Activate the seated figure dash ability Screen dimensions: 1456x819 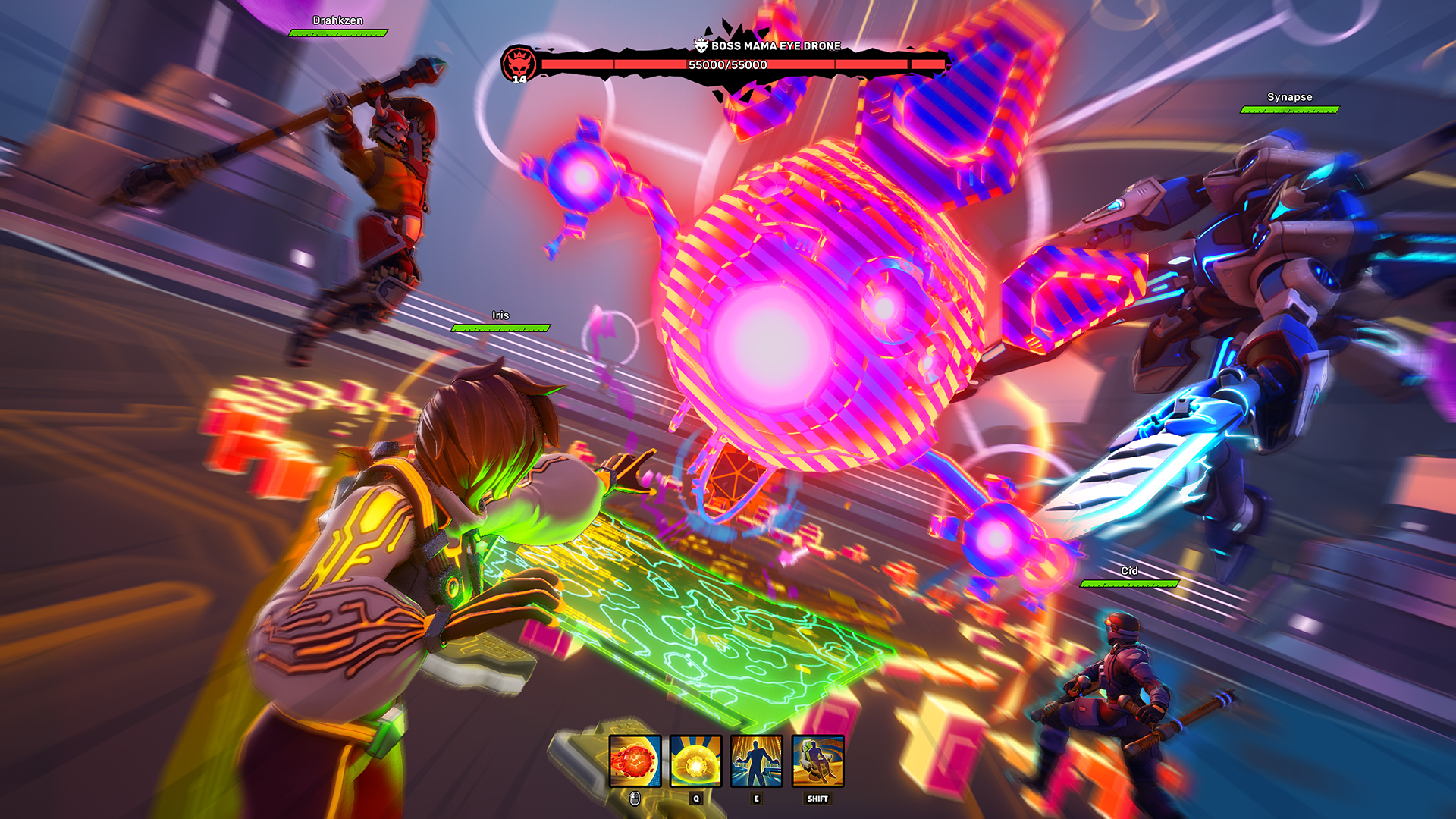click(x=817, y=761)
